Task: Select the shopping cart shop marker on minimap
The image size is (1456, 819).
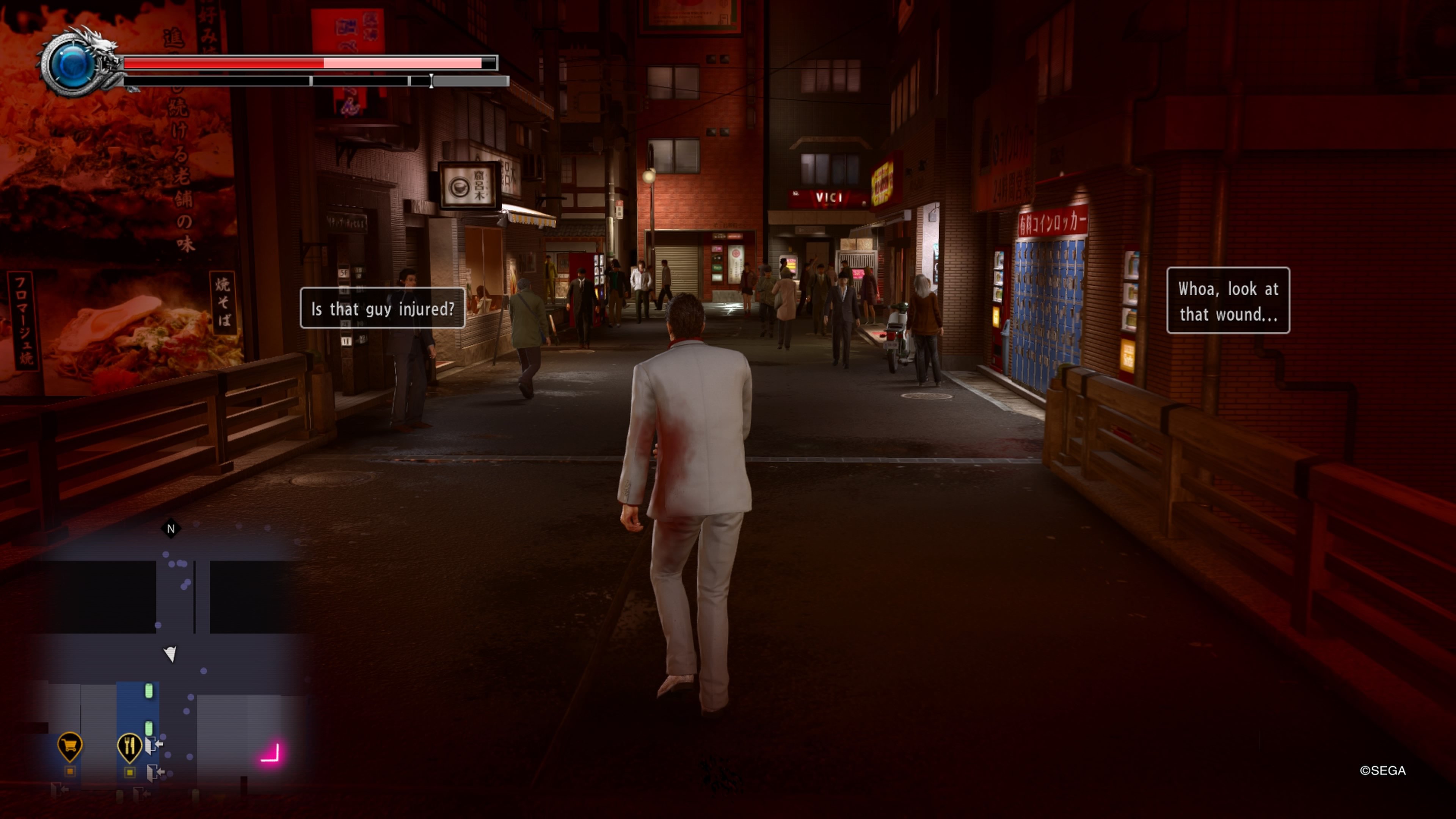Action: (x=69, y=745)
